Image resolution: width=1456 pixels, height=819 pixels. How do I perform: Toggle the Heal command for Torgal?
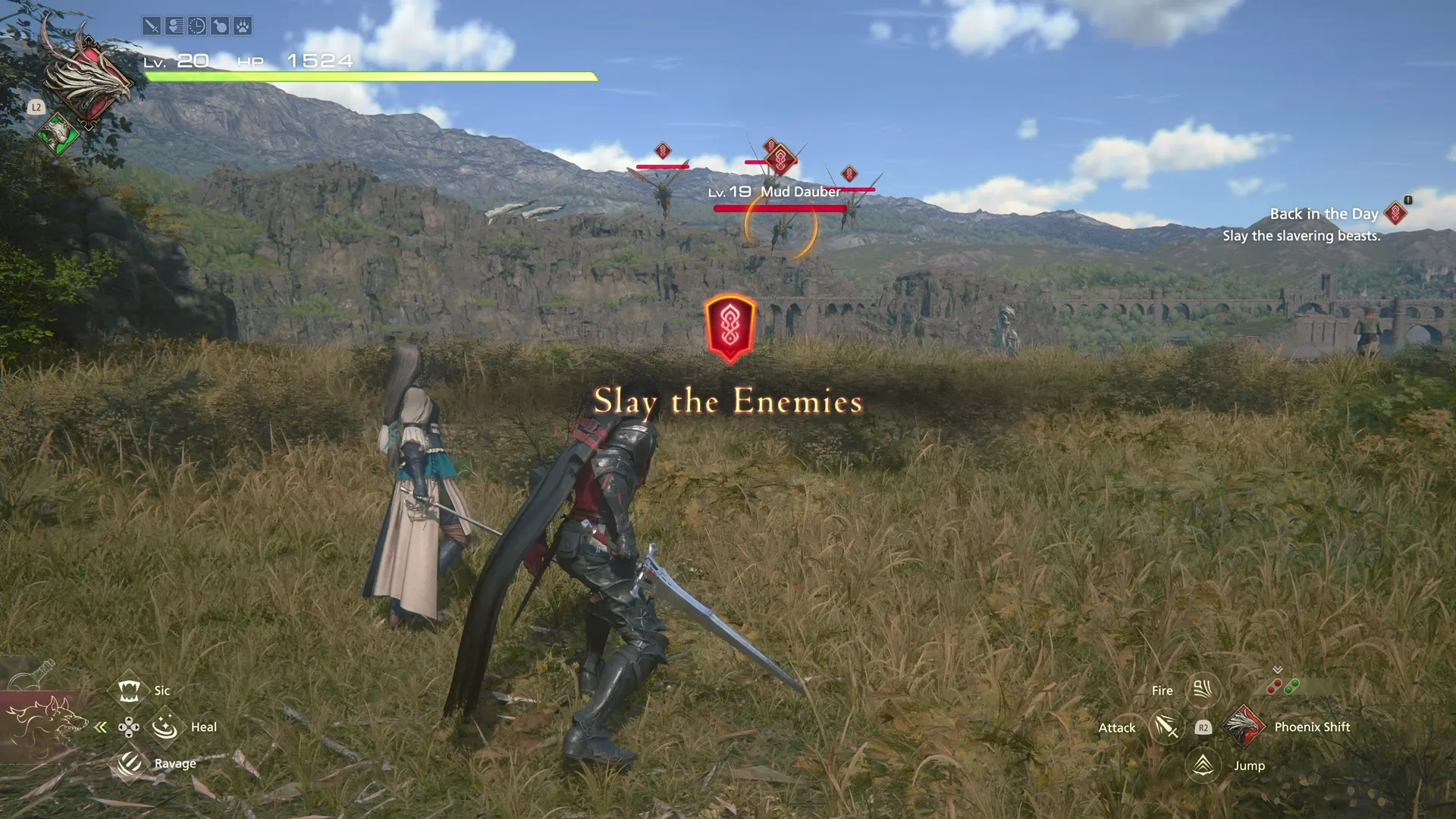coord(164,726)
